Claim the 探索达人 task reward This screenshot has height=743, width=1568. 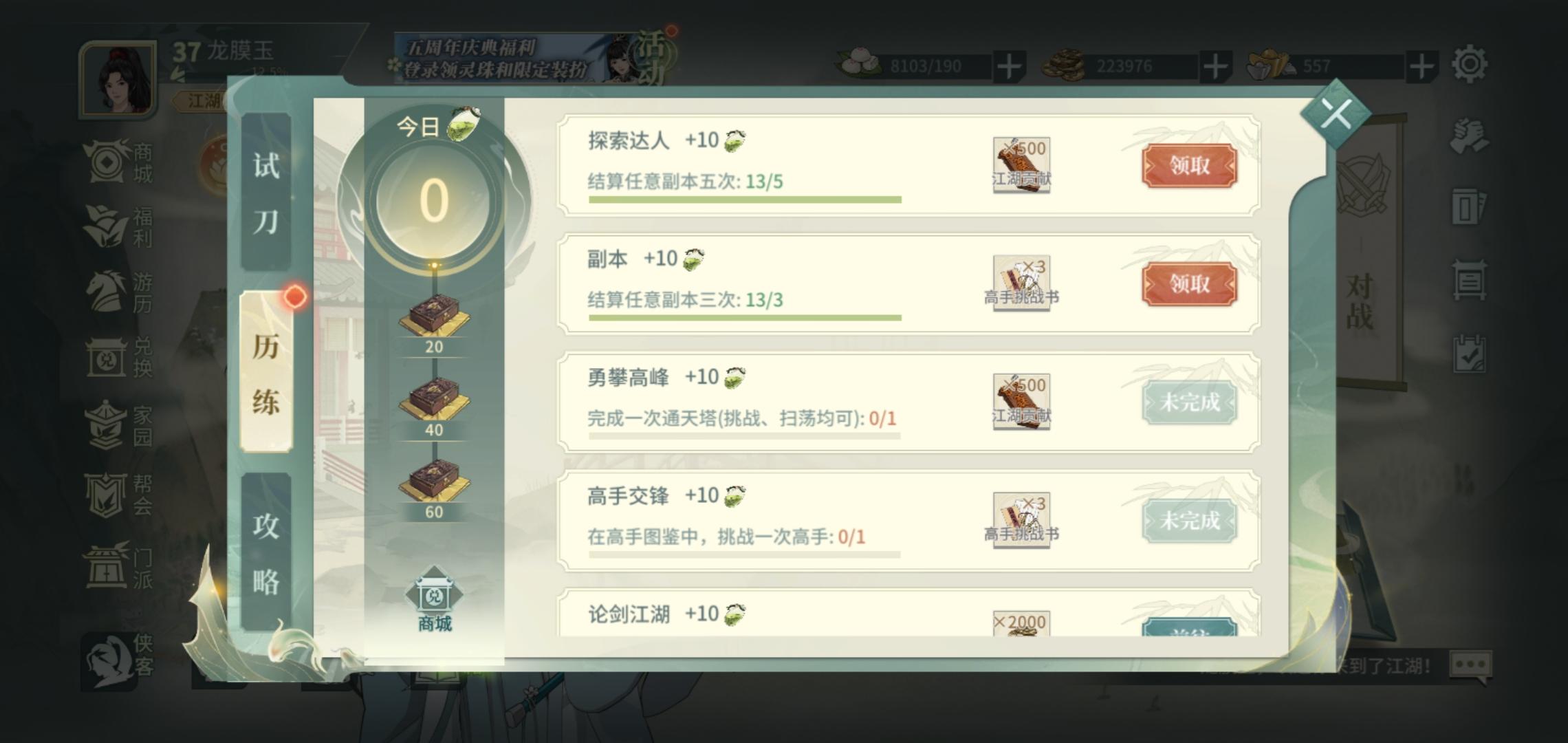tap(1189, 165)
